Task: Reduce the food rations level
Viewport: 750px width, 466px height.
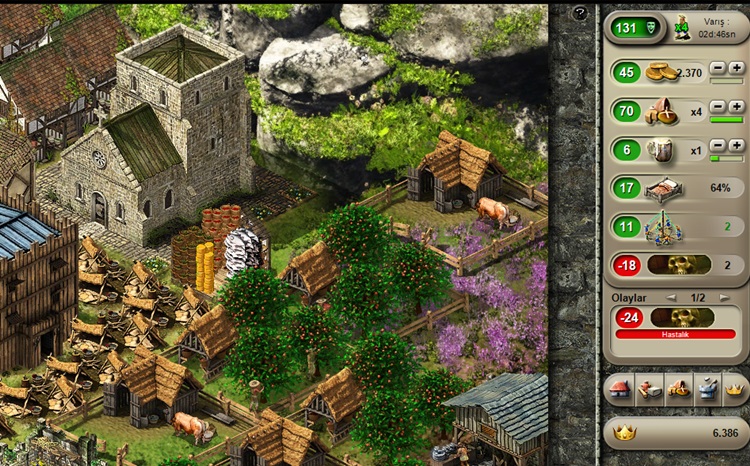Action: 718,106
